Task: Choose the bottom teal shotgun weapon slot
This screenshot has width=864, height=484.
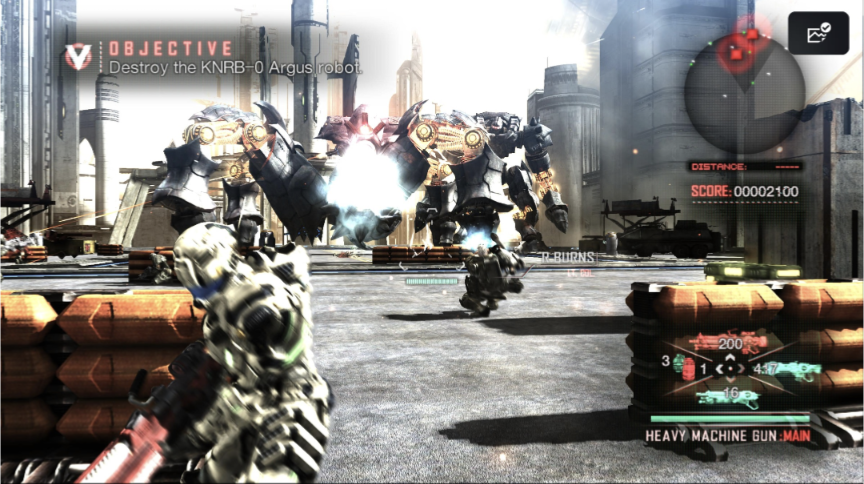Action: tap(729, 397)
